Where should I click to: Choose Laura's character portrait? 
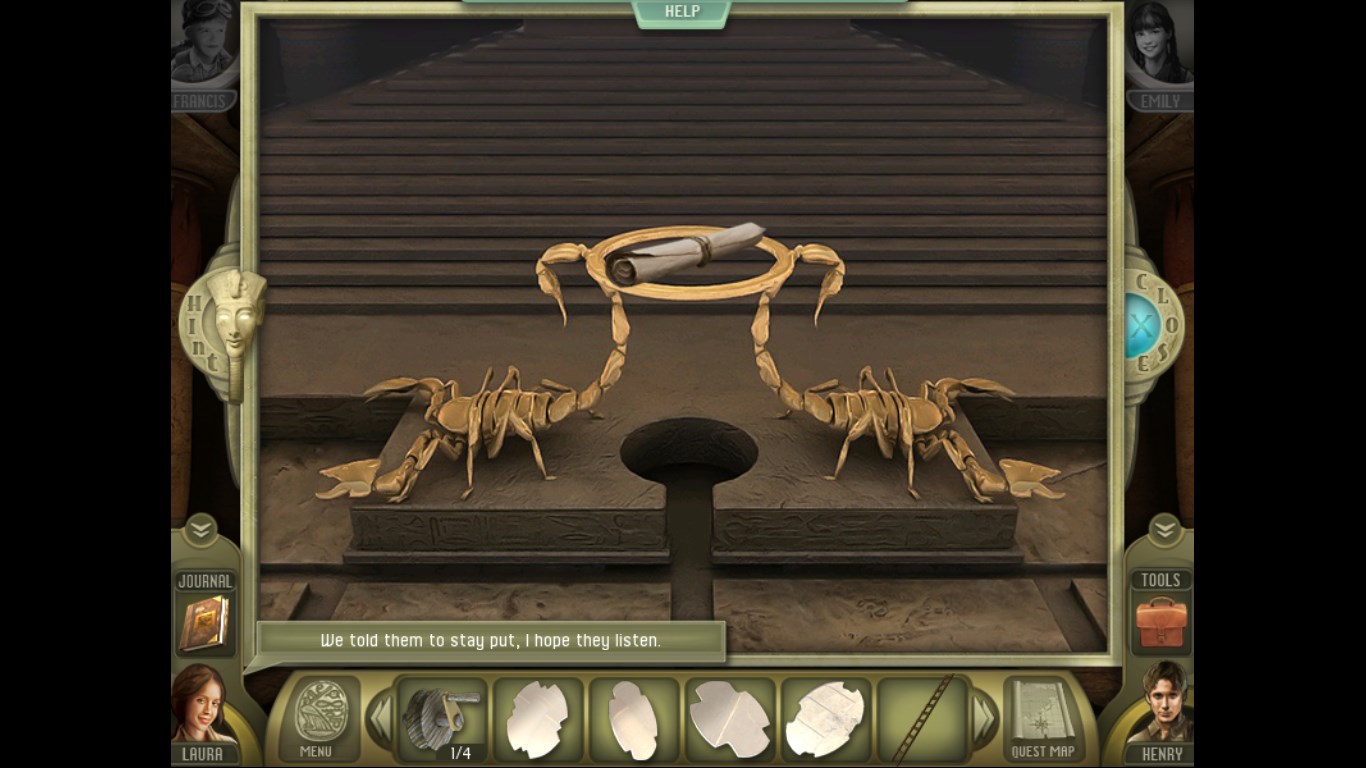(x=203, y=708)
